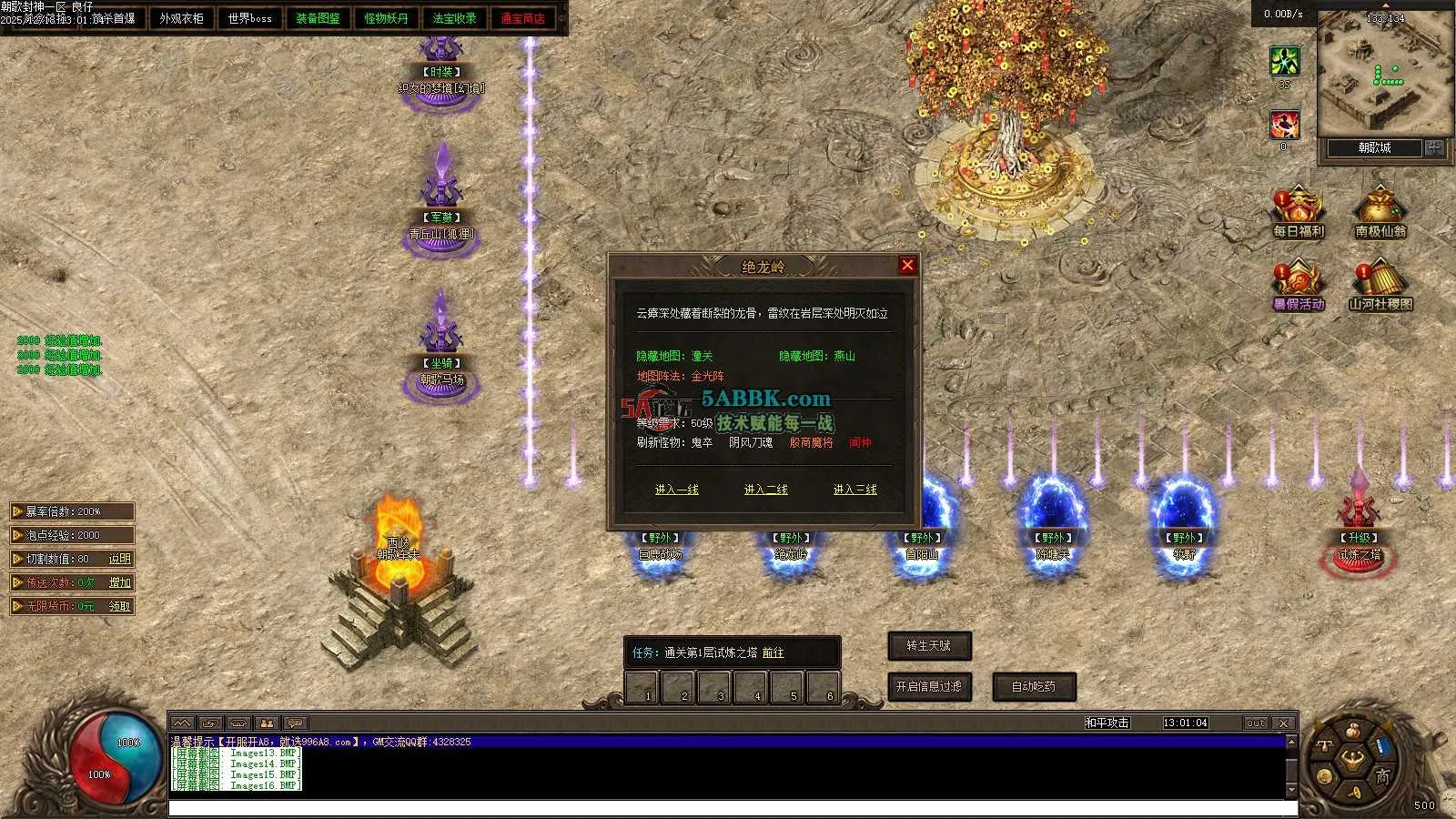Image resolution: width=1456 pixels, height=819 pixels.
Task: Click 增加 next to 传送次数
Action: tap(120, 582)
